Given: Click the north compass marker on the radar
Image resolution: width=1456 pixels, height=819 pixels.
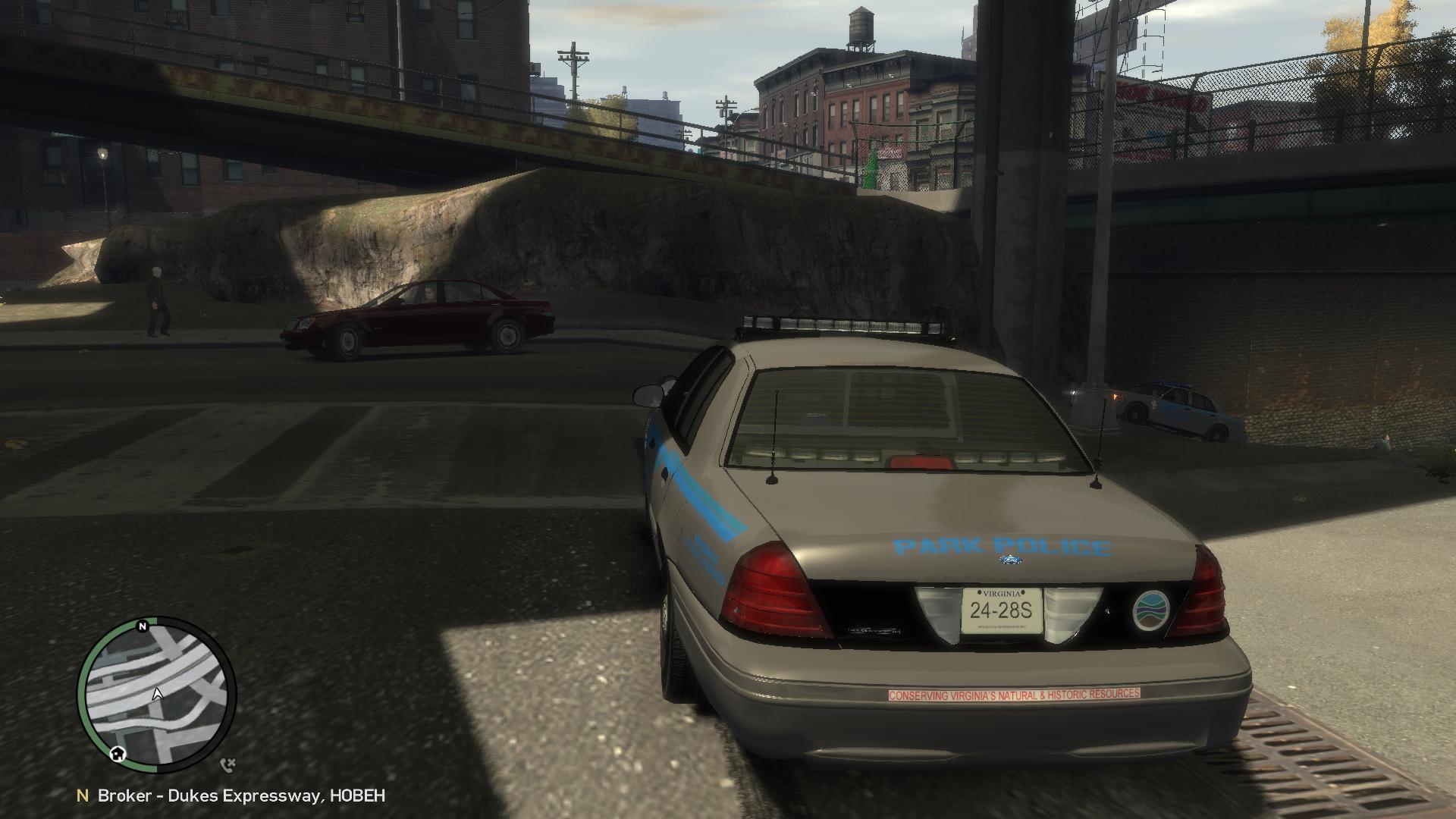Looking at the screenshot, I should tap(142, 626).
